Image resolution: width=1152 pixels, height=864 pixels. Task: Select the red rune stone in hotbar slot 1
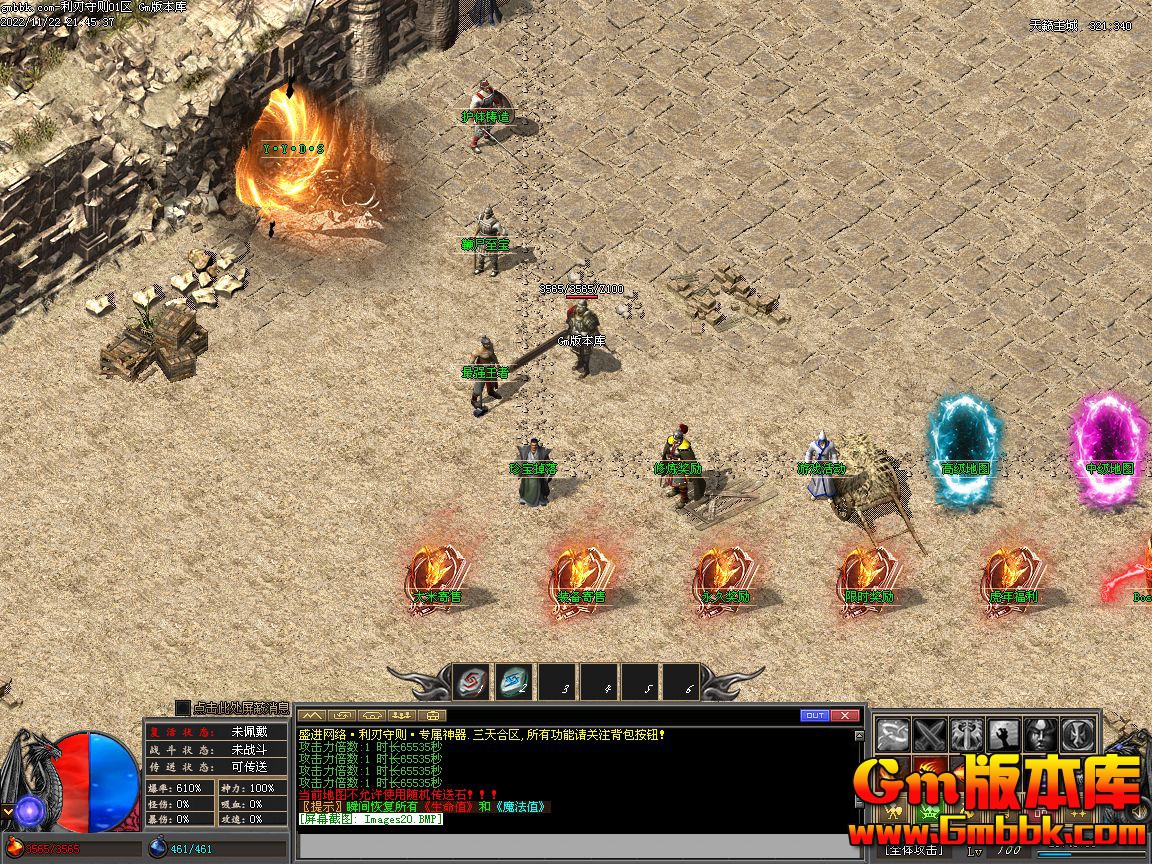(472, 683)
